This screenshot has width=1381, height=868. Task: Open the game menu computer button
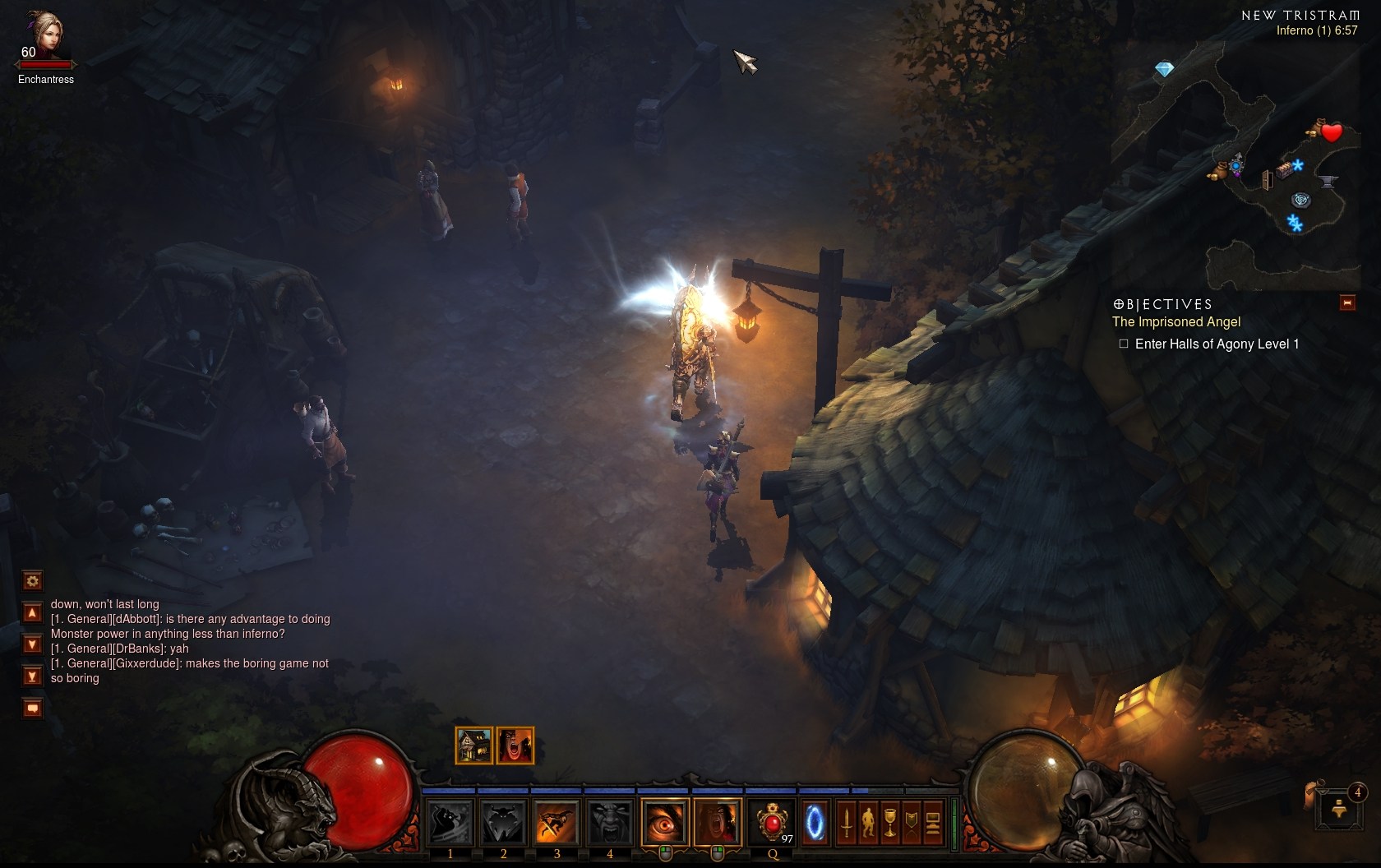click(x=932, y=822)
